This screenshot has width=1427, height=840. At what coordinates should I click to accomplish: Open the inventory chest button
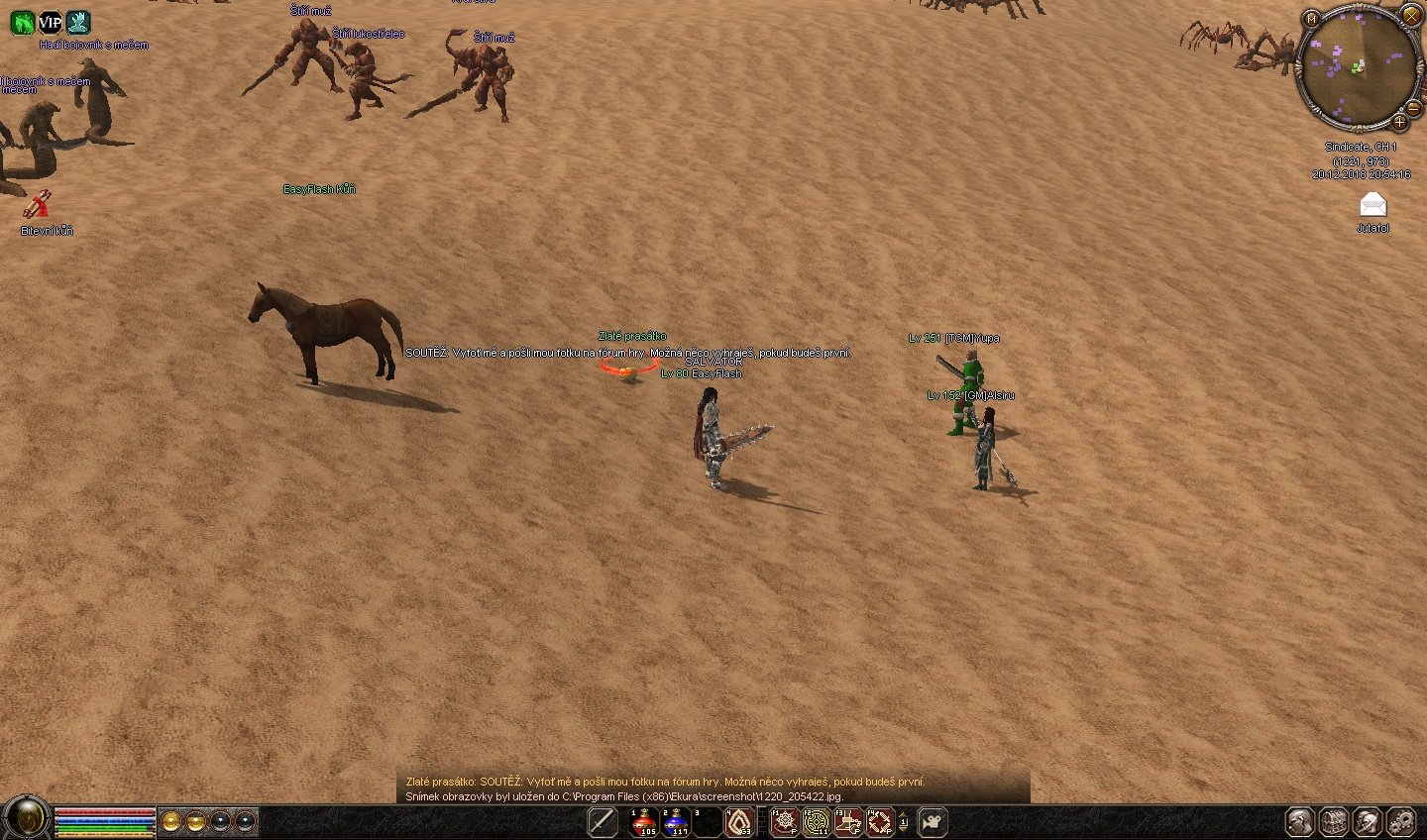(1334, 822)
